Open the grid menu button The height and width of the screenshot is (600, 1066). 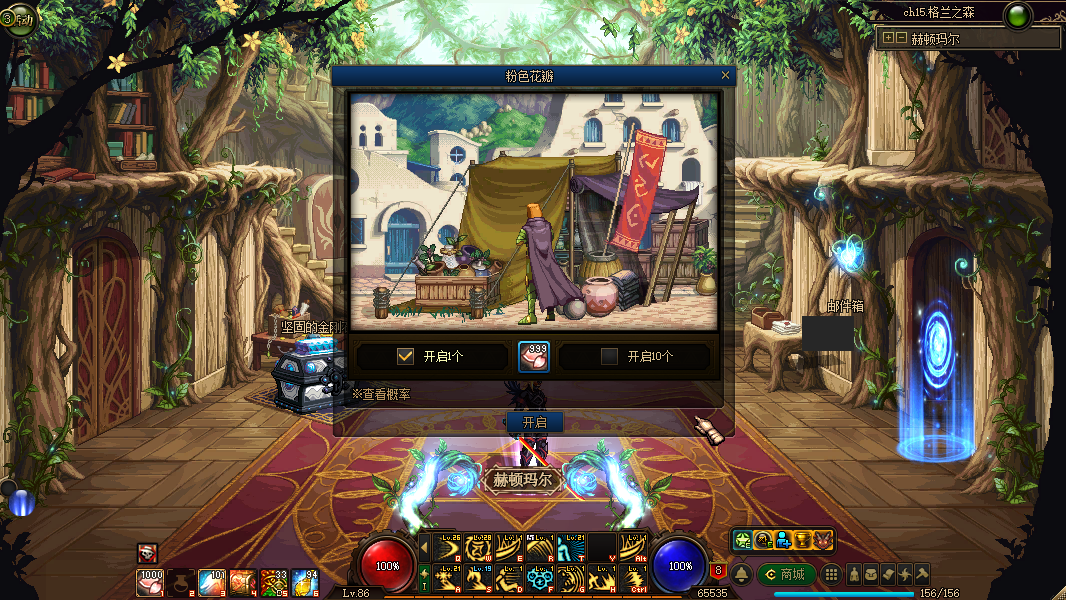830,574
